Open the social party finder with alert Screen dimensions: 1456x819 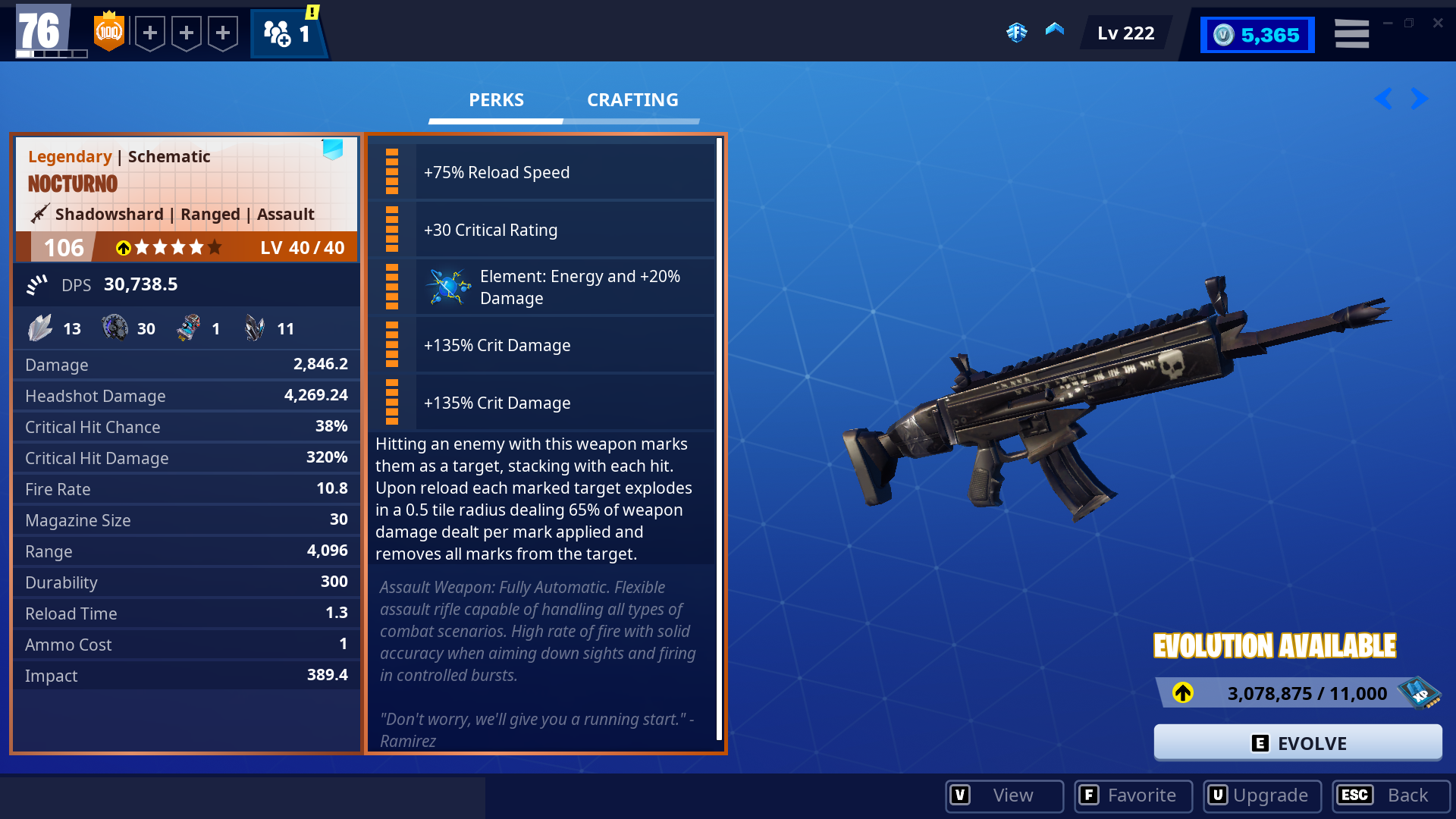click(x=288, y=33)
